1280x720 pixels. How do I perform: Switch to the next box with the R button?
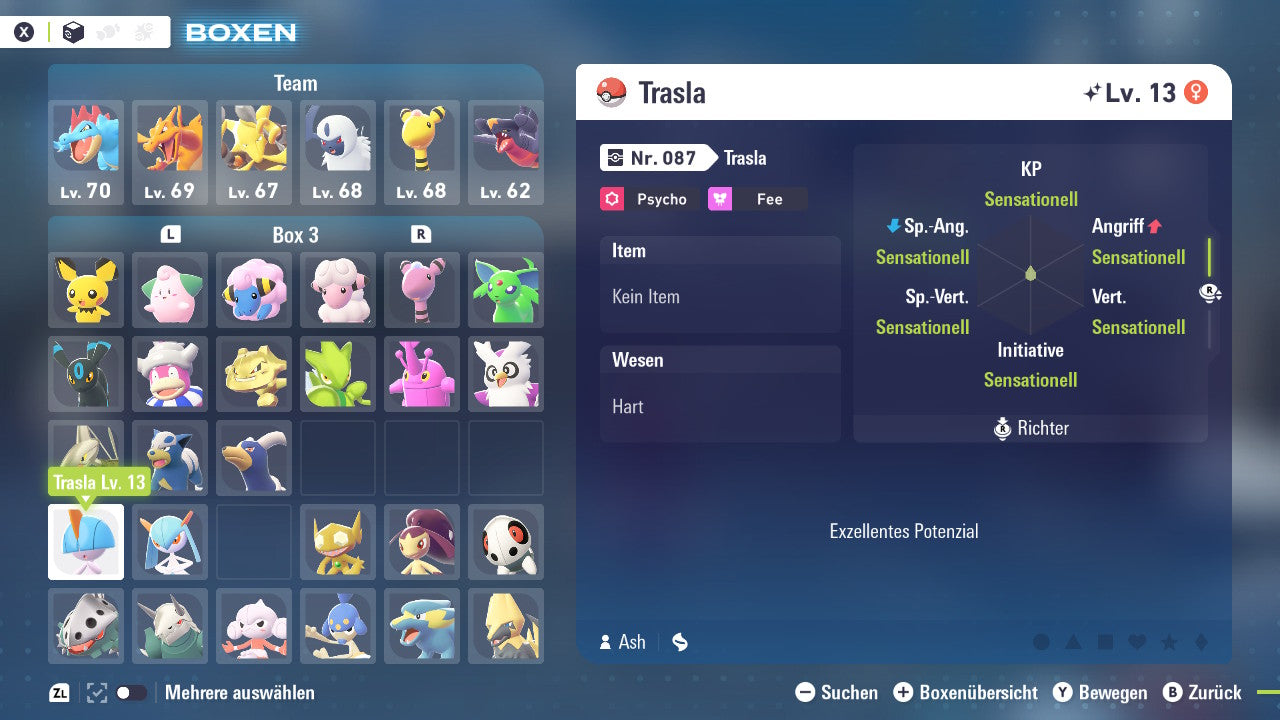point(423,235)
